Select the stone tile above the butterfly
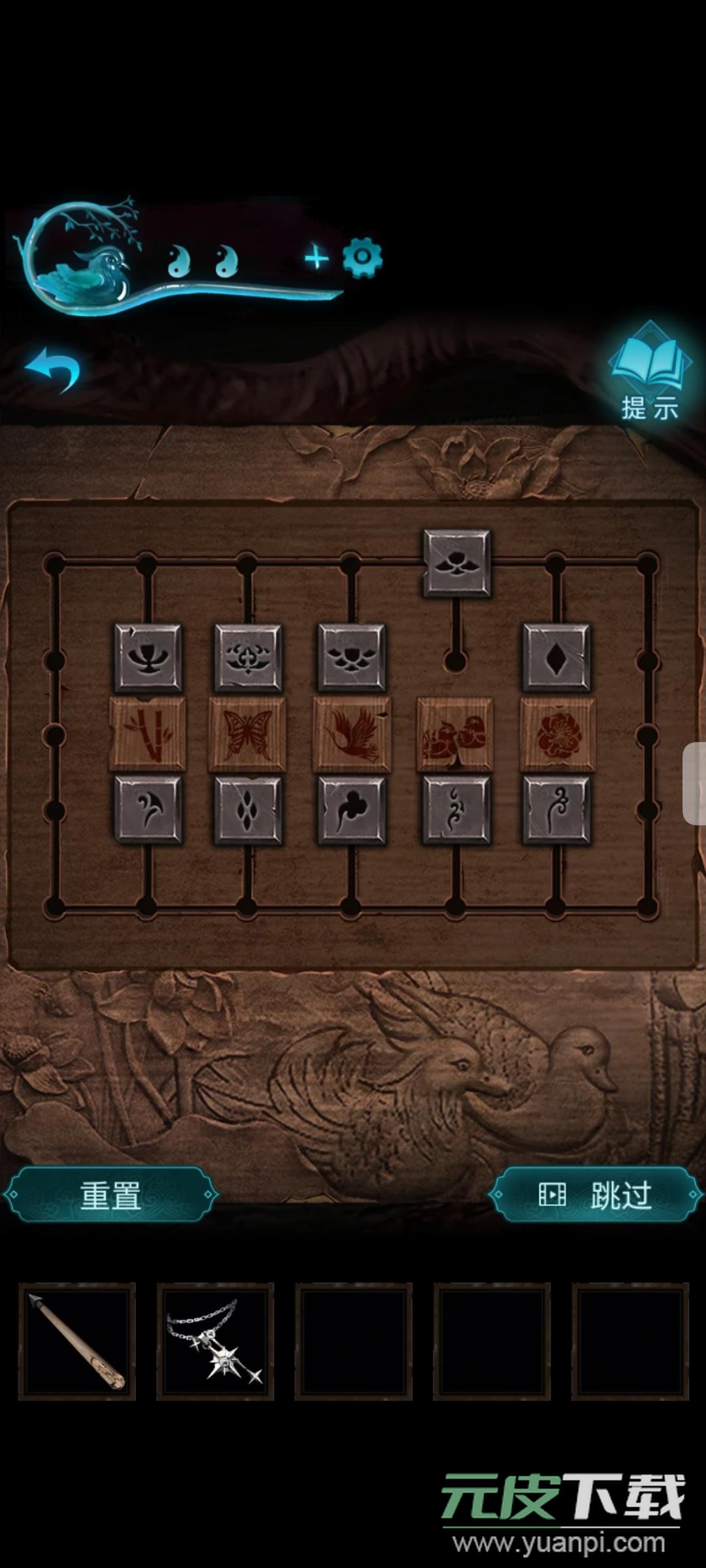 coord(248,658)
